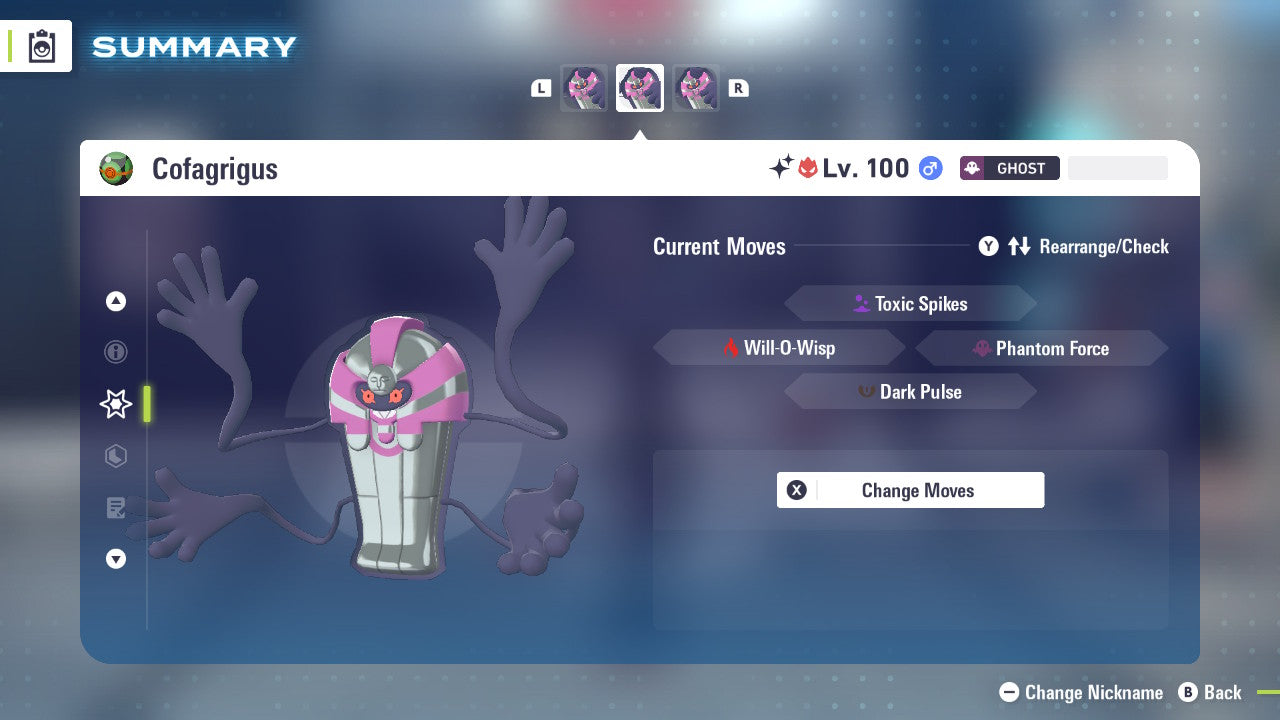1280x720 pixels.
Task: Click the shiny sparkle icon beside Lv. 100
Action: pyautogui.click(x=782, y=167)
